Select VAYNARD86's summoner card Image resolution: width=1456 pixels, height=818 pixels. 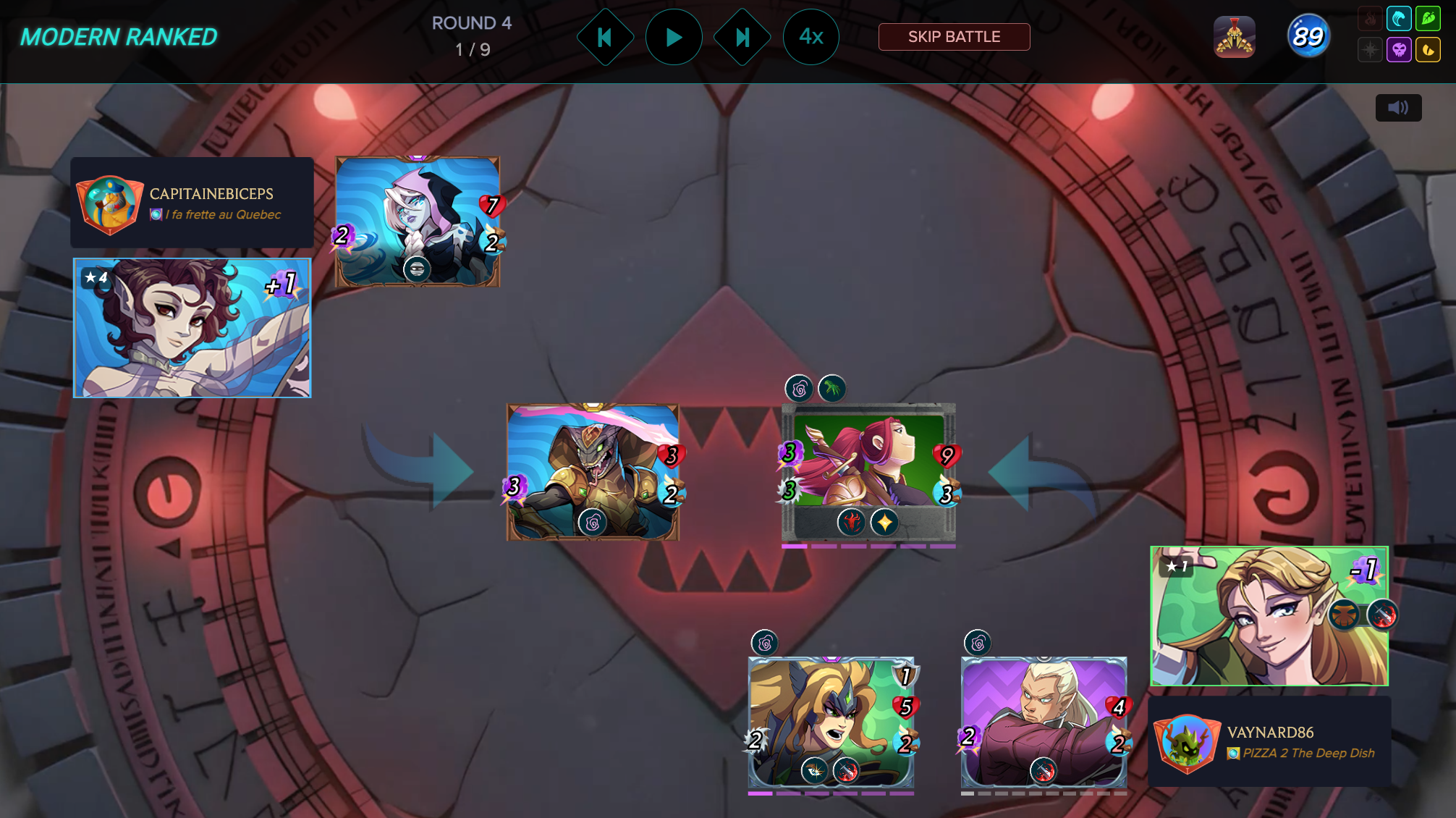(x=1269, y=615)
